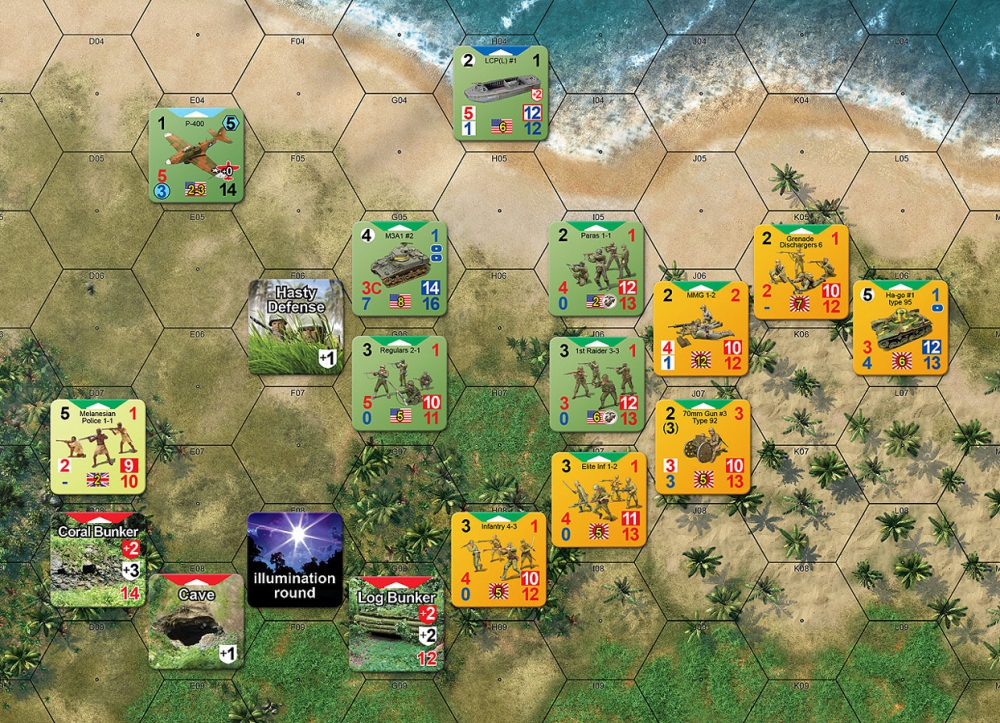Pick the LCP(L) #1 landing craft counter
The image size is (1000, 723).
click(500, 92)
